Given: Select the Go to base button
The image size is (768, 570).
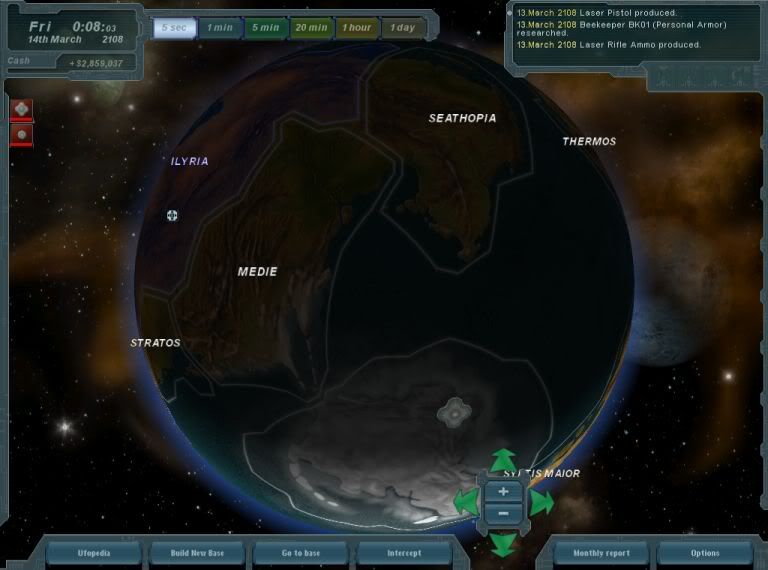Looking at the screenshot, I should coord(300,553).
